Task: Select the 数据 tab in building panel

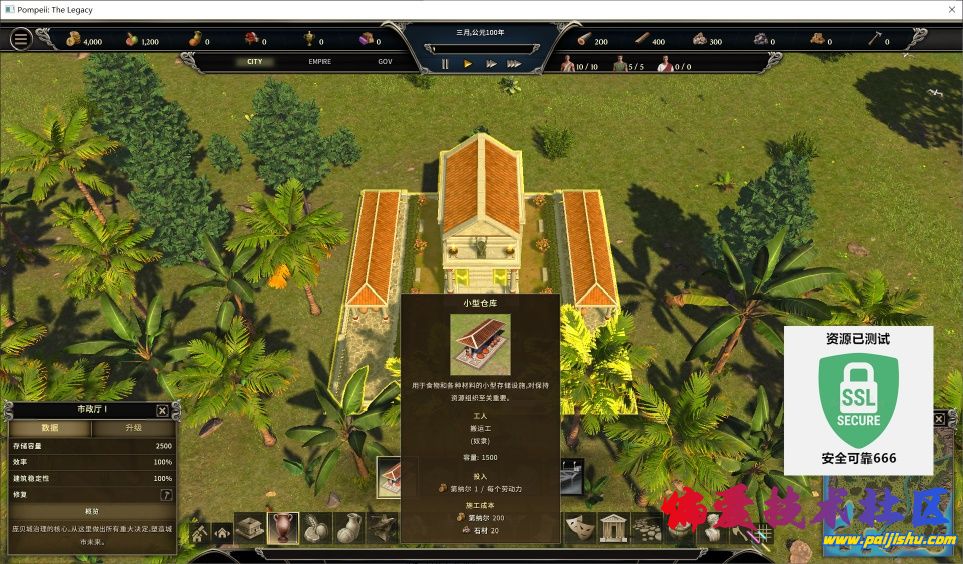Action: (x=50, y=428)
